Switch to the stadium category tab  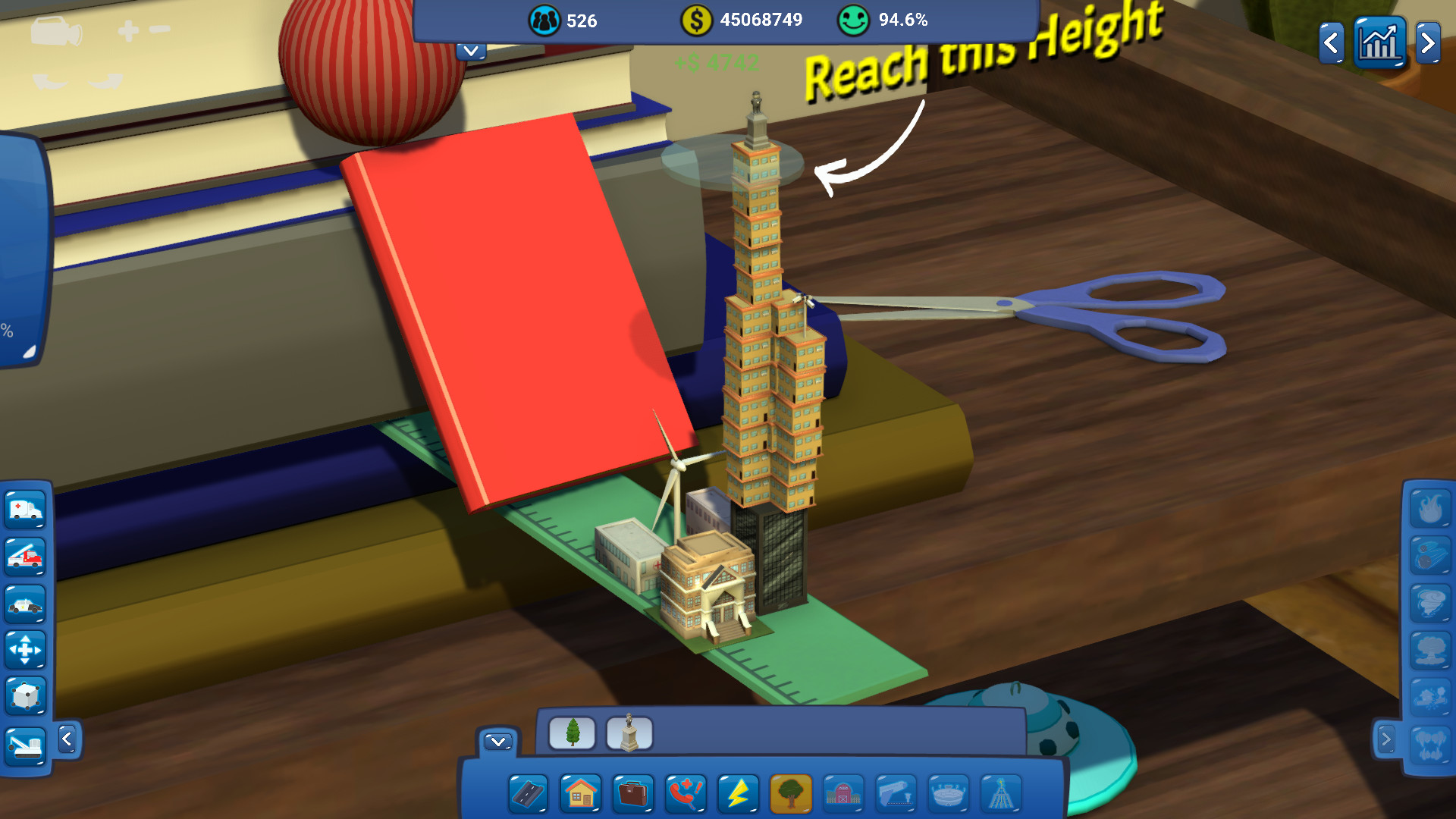coord(948,794)
